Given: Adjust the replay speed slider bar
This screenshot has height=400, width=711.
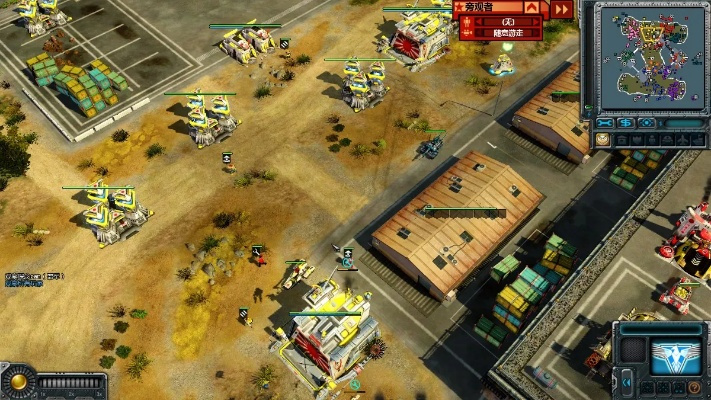Looking at the screenshot, I should [x=72, y=382].
